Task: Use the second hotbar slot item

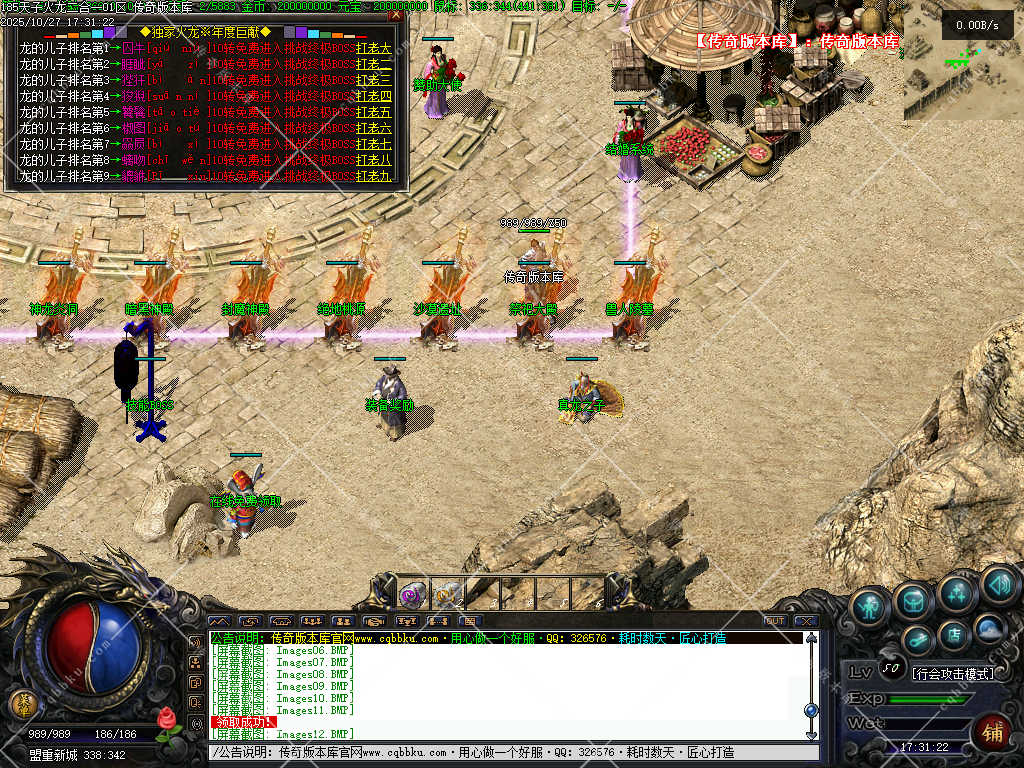Action: tap(447, 594)
